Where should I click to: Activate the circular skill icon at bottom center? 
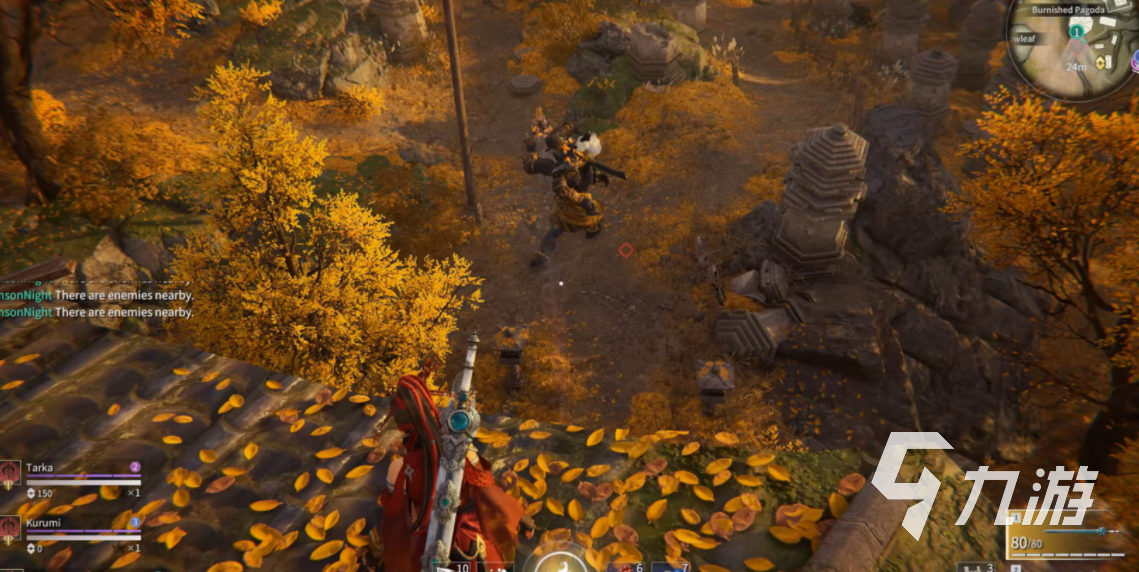click(x=559, y=563)
